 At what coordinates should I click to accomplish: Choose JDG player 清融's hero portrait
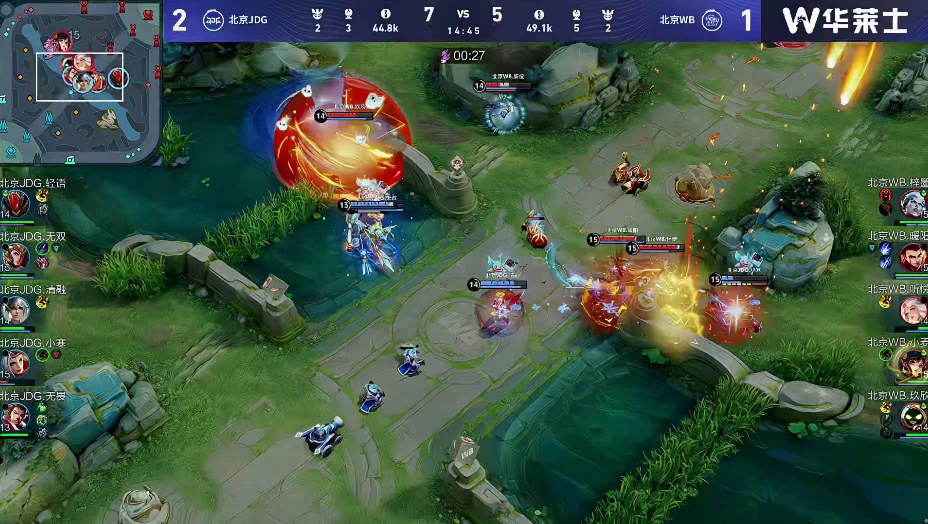coord(14,310)
